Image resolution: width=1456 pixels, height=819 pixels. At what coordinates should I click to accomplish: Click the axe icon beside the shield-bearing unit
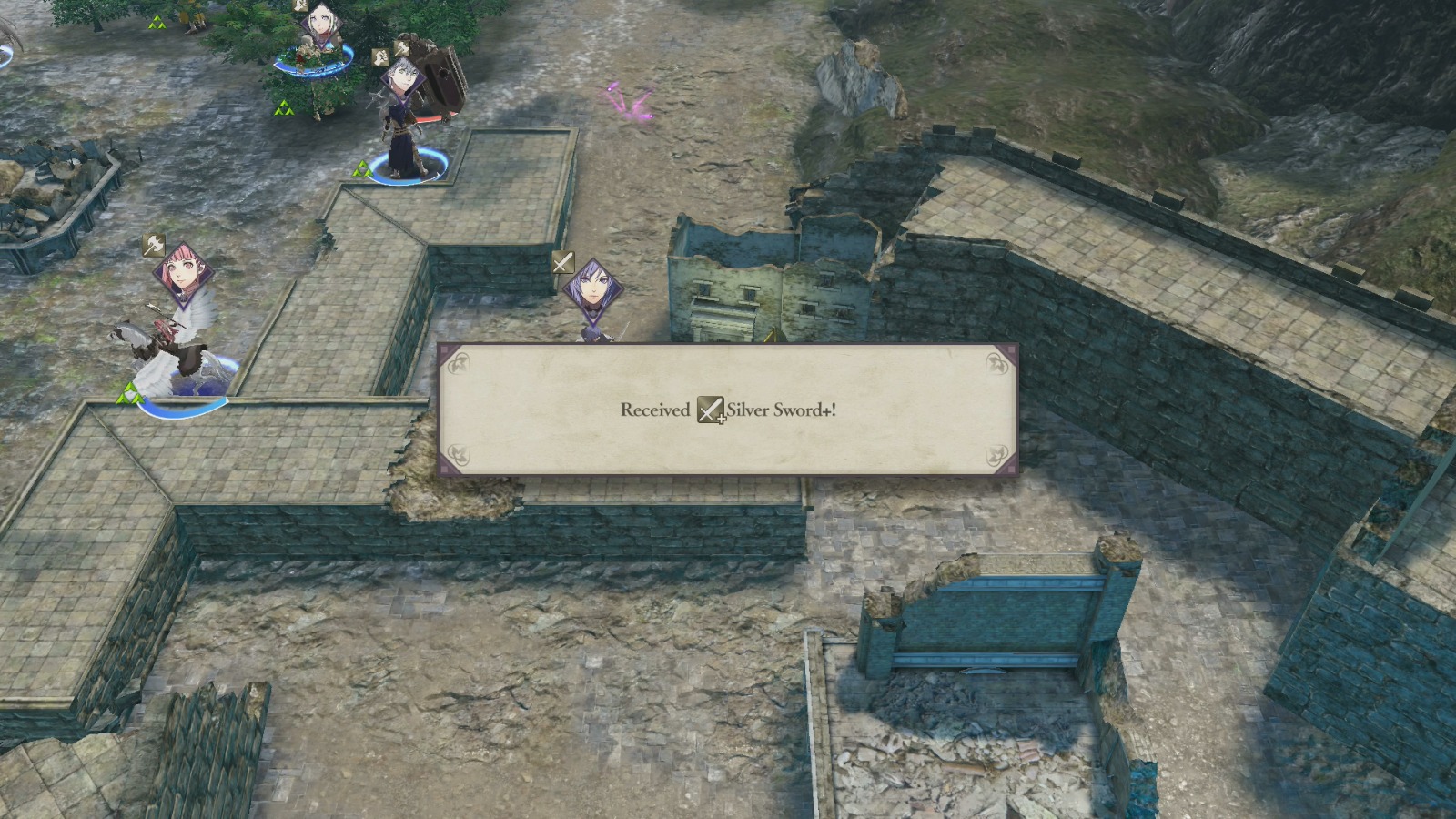coord(401,49)
